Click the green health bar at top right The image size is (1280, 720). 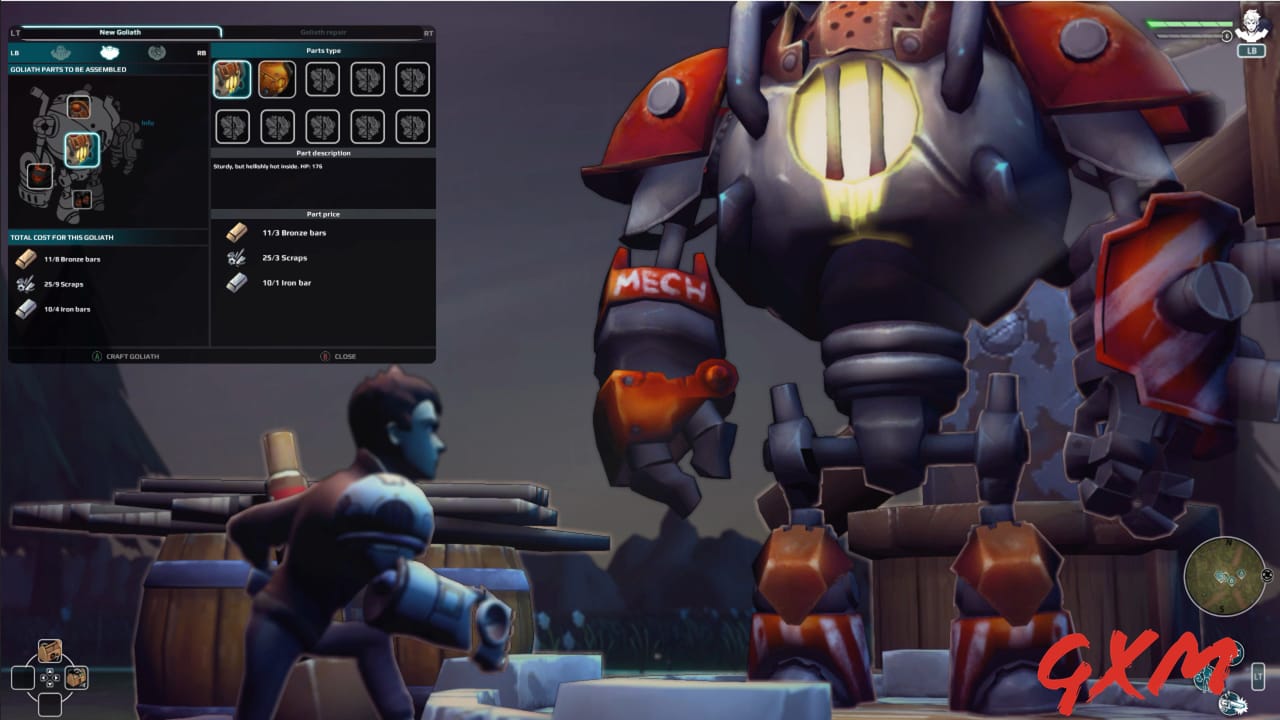1188,23
